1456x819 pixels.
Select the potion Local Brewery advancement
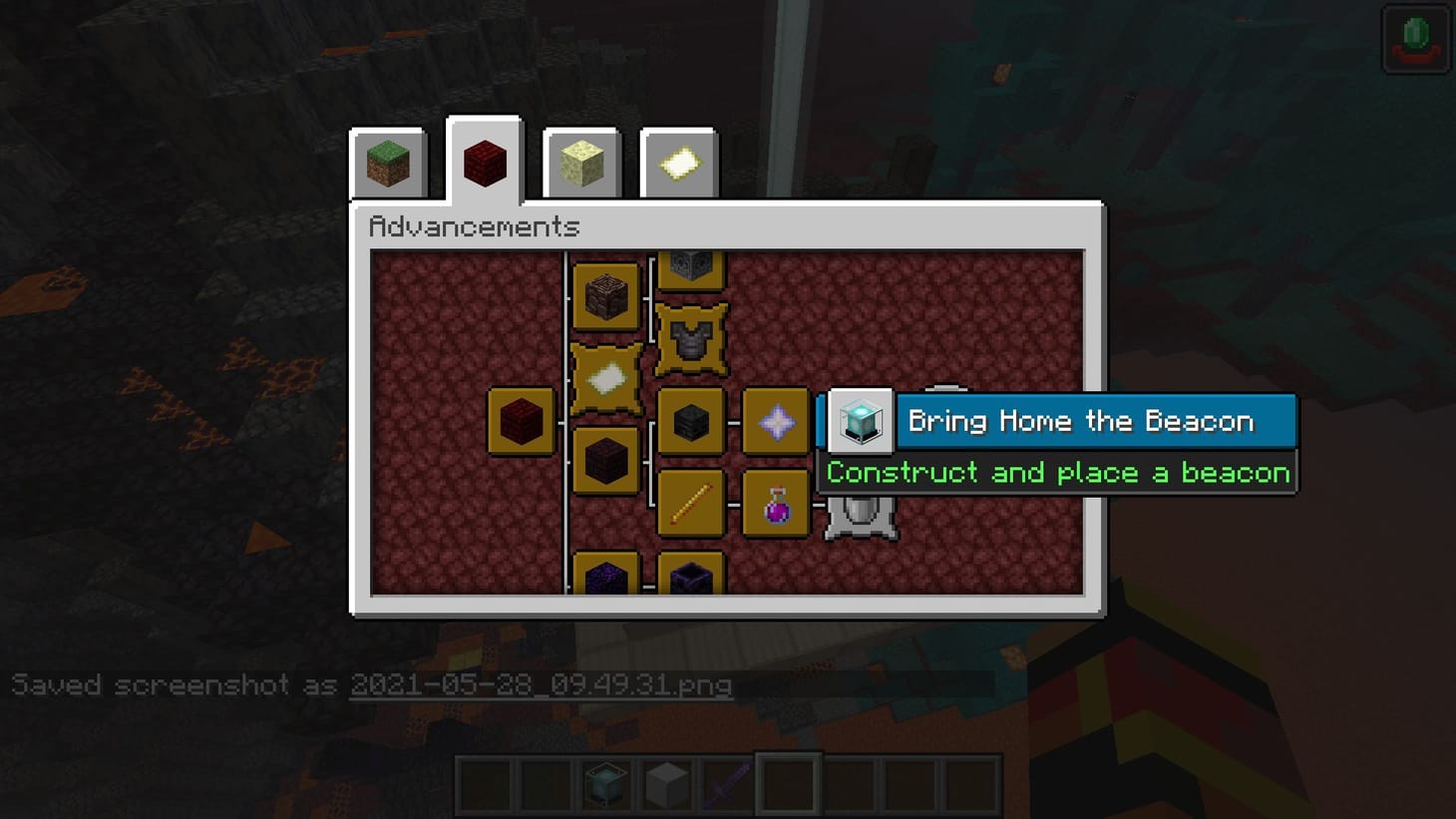tap(777, 504)
